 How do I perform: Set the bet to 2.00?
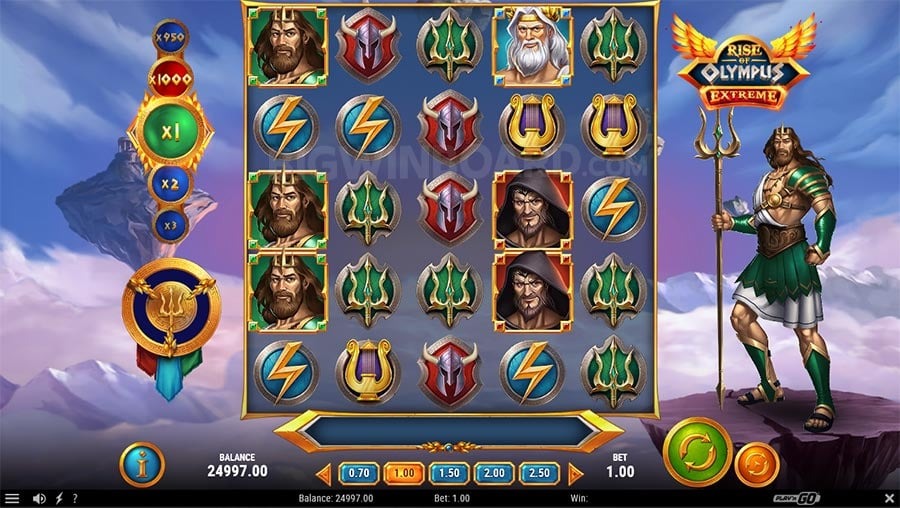click(x=494, y=473)
